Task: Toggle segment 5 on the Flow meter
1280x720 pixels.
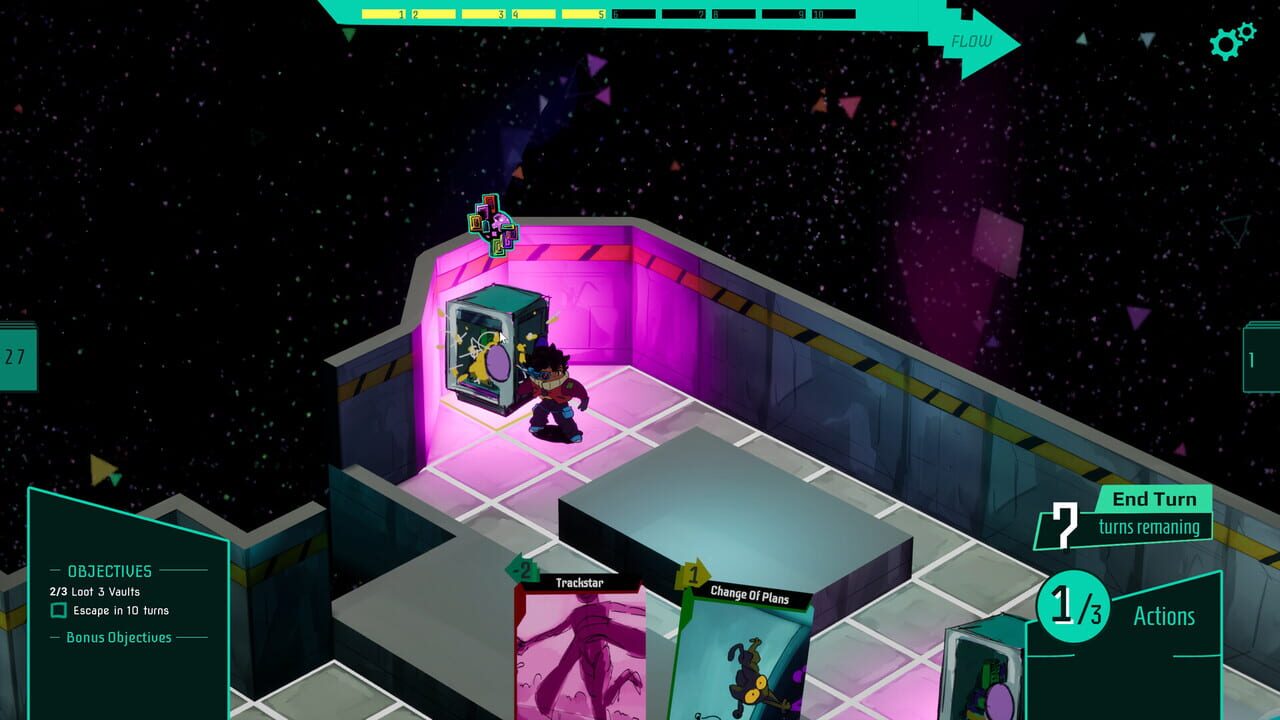Action: coord(583,15)
